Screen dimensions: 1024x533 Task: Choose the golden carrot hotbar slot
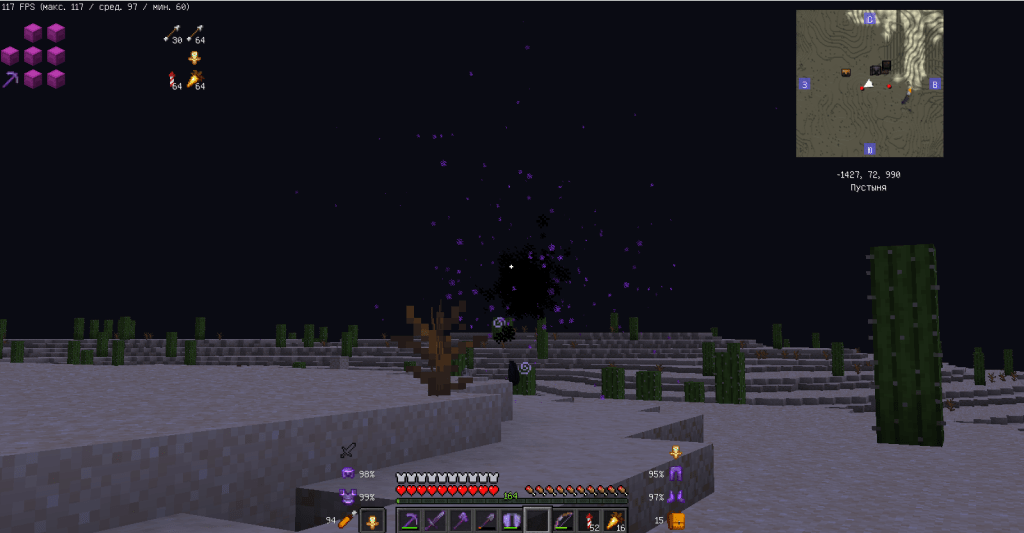[613, 520]
